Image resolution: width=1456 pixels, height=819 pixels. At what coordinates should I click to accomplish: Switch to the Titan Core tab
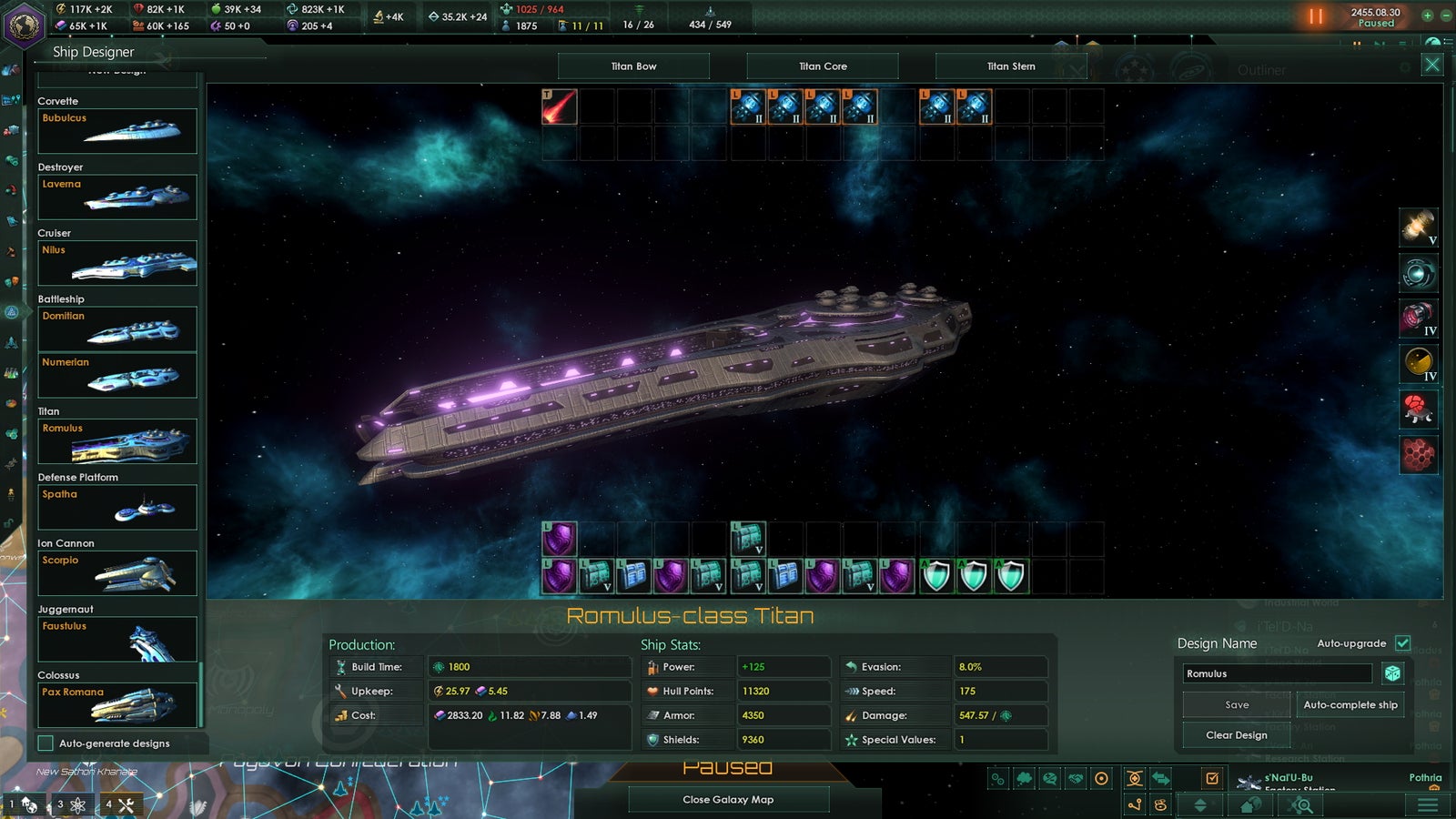pos(822,66)
